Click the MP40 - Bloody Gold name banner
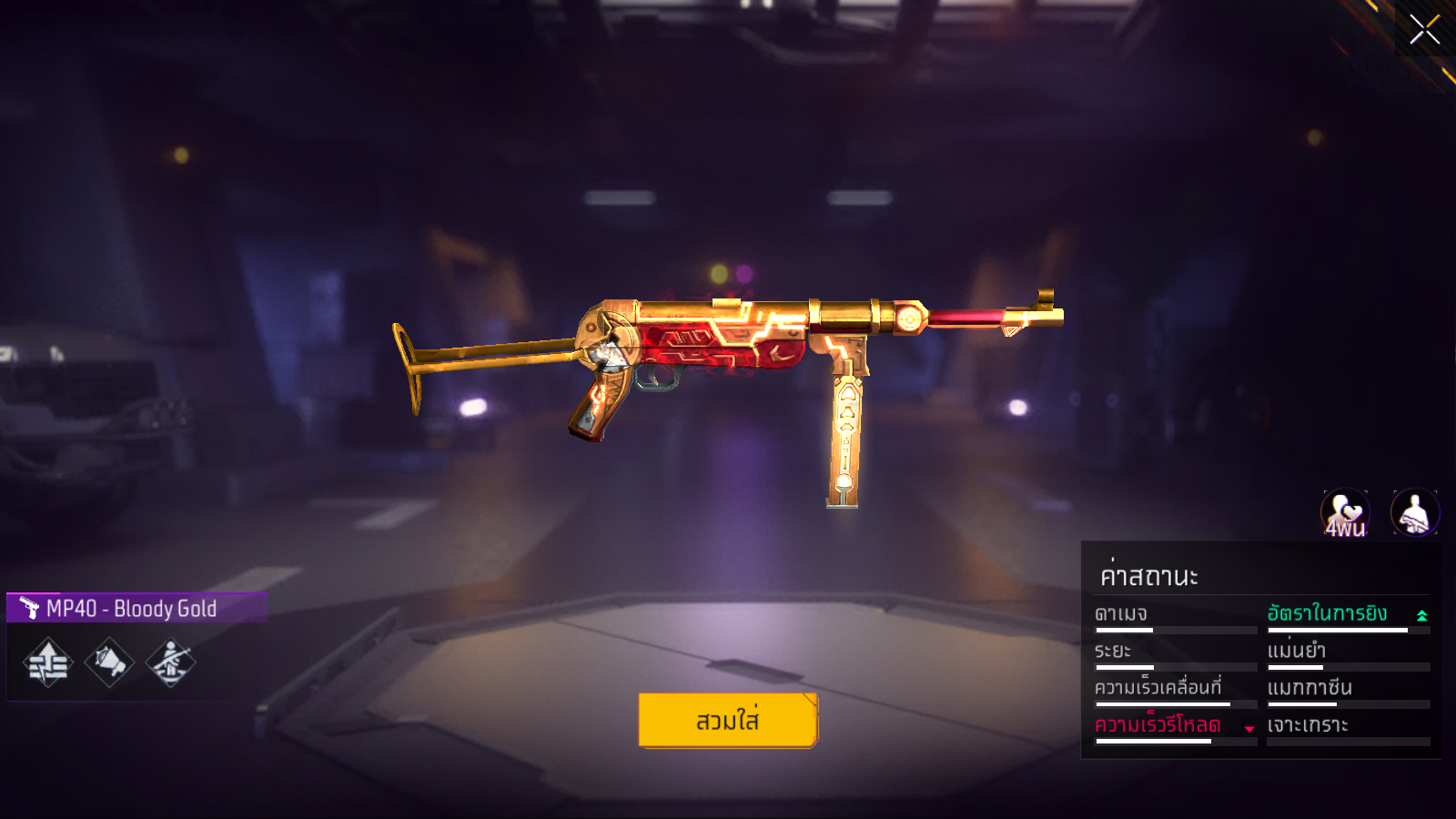Image resolution: width=1456 pixels, height=819 pixels. click(x=136, y=608)
